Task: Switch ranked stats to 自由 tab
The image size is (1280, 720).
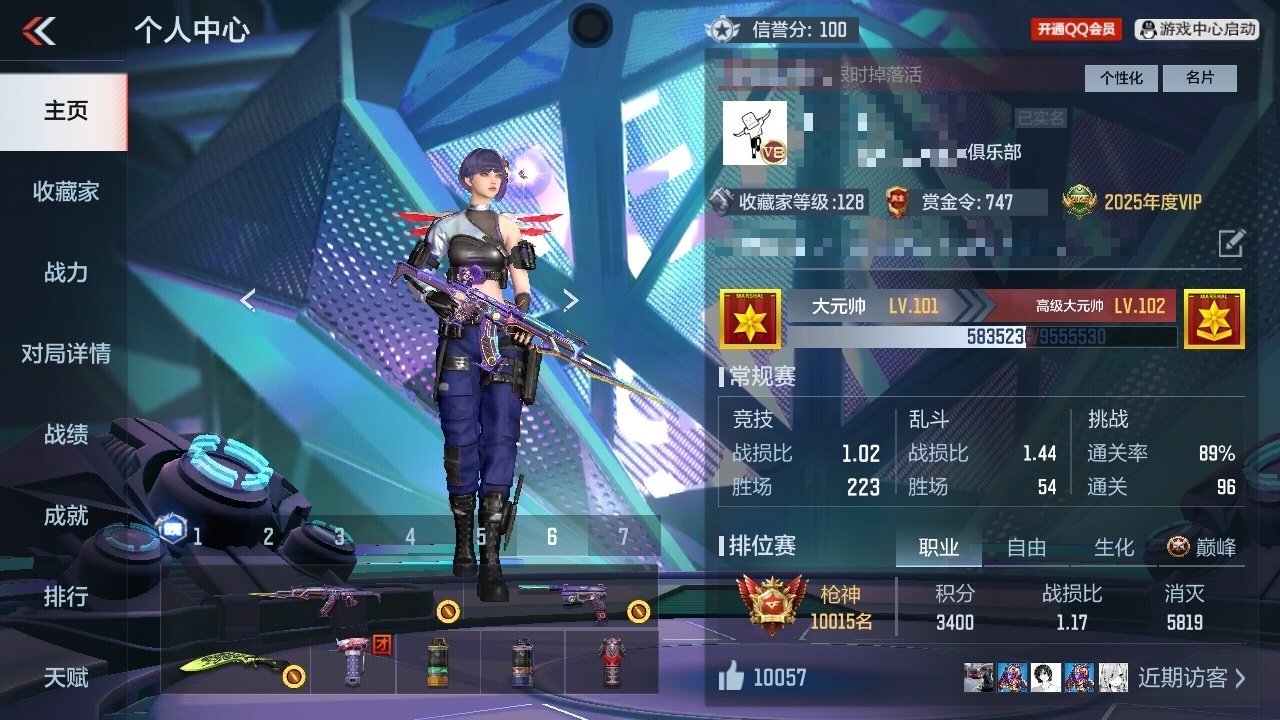Action: click(x=1026, y=548)
